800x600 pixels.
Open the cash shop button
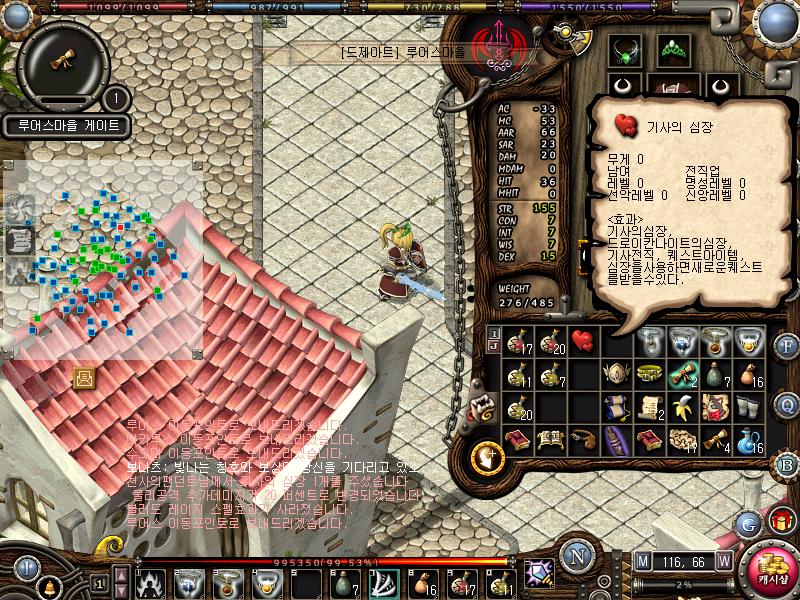point(772,571)
